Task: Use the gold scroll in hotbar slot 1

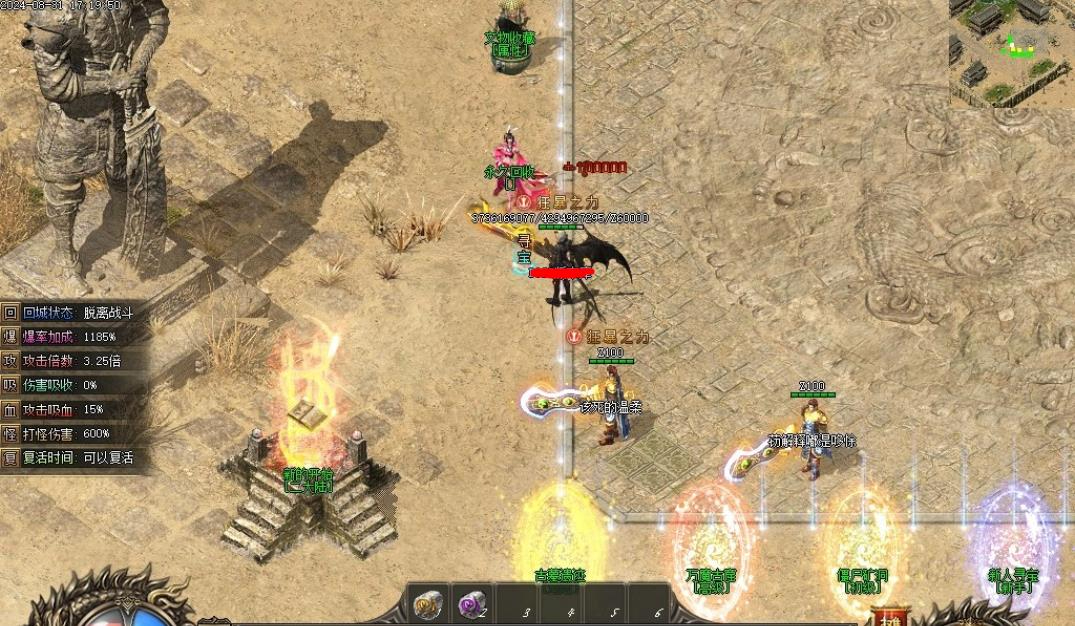Action: pos(428,605)
